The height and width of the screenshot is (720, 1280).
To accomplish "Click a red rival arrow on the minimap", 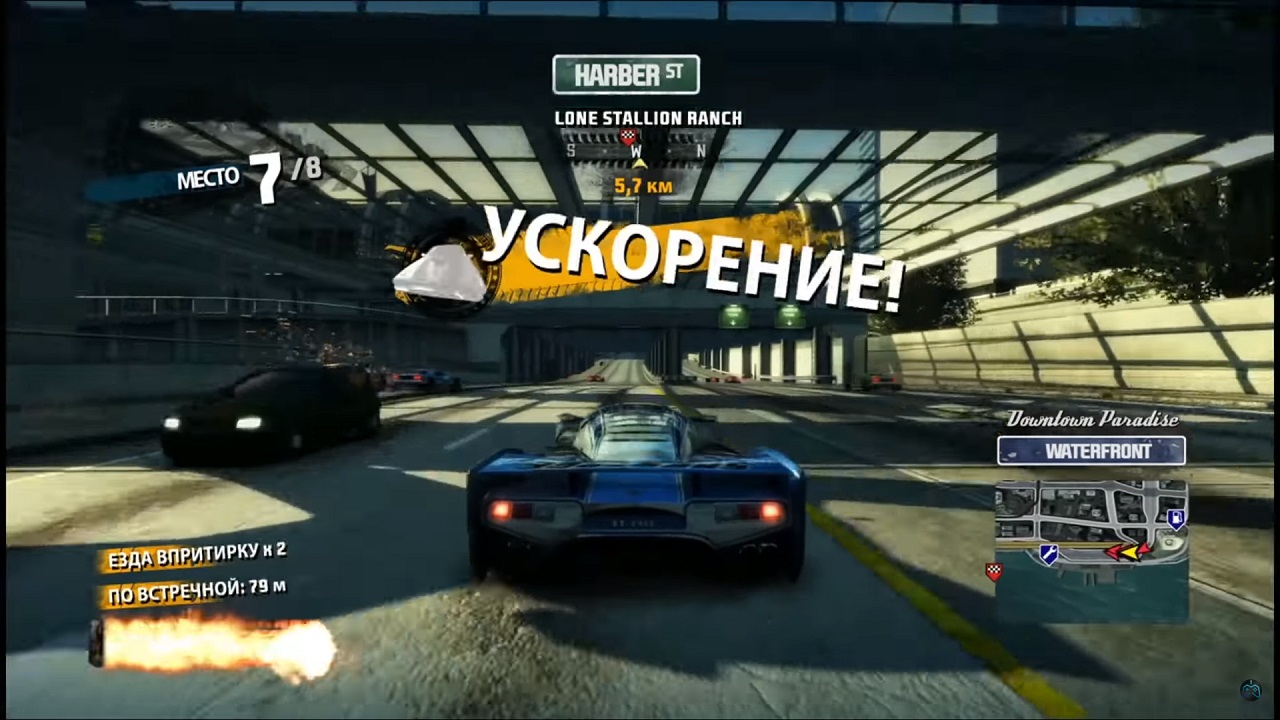I will 1115,552.
